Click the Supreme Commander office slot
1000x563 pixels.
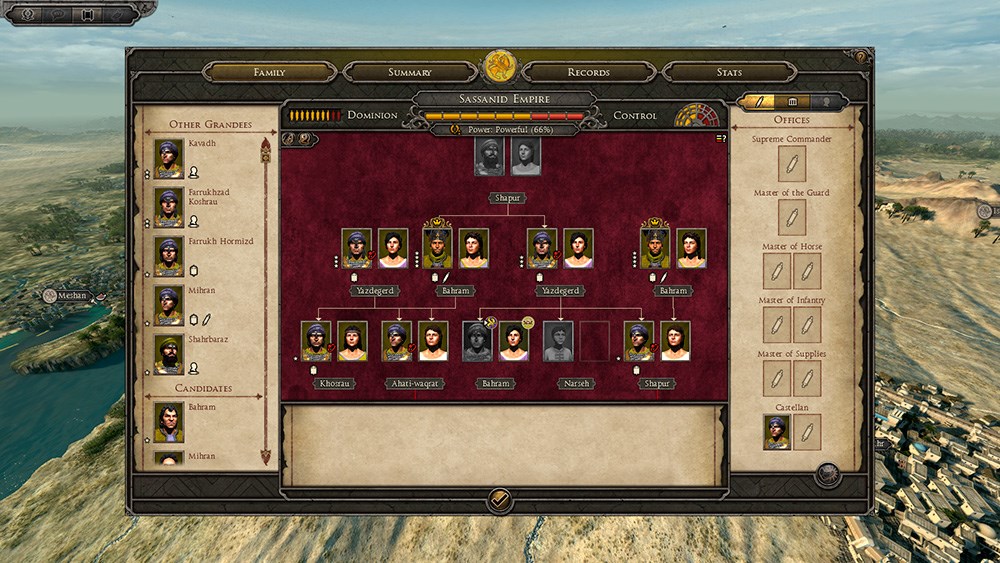pos(792,163)
